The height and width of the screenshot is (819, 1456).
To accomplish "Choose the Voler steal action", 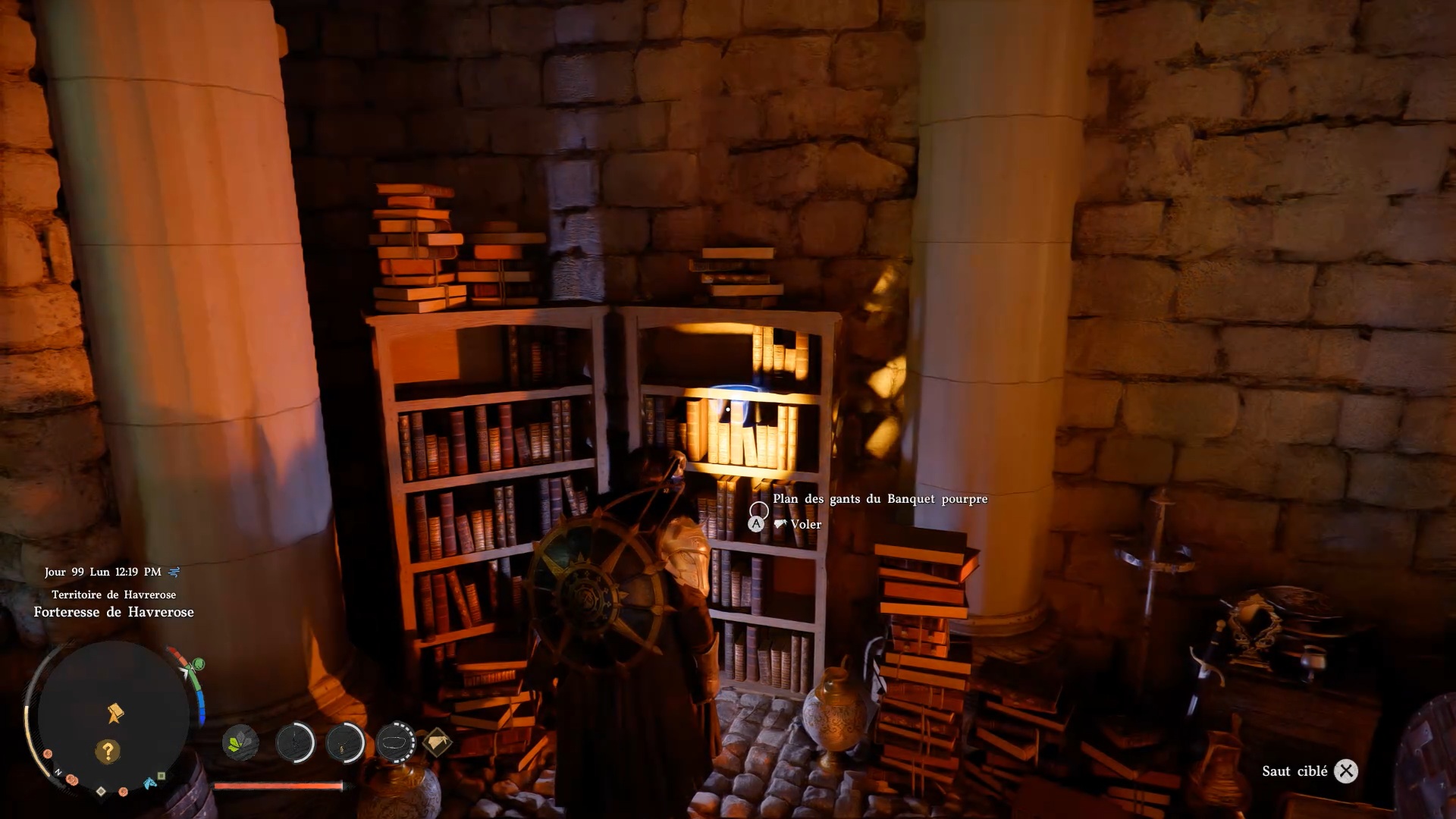I will pyautogui.click(x=805, y=524).
